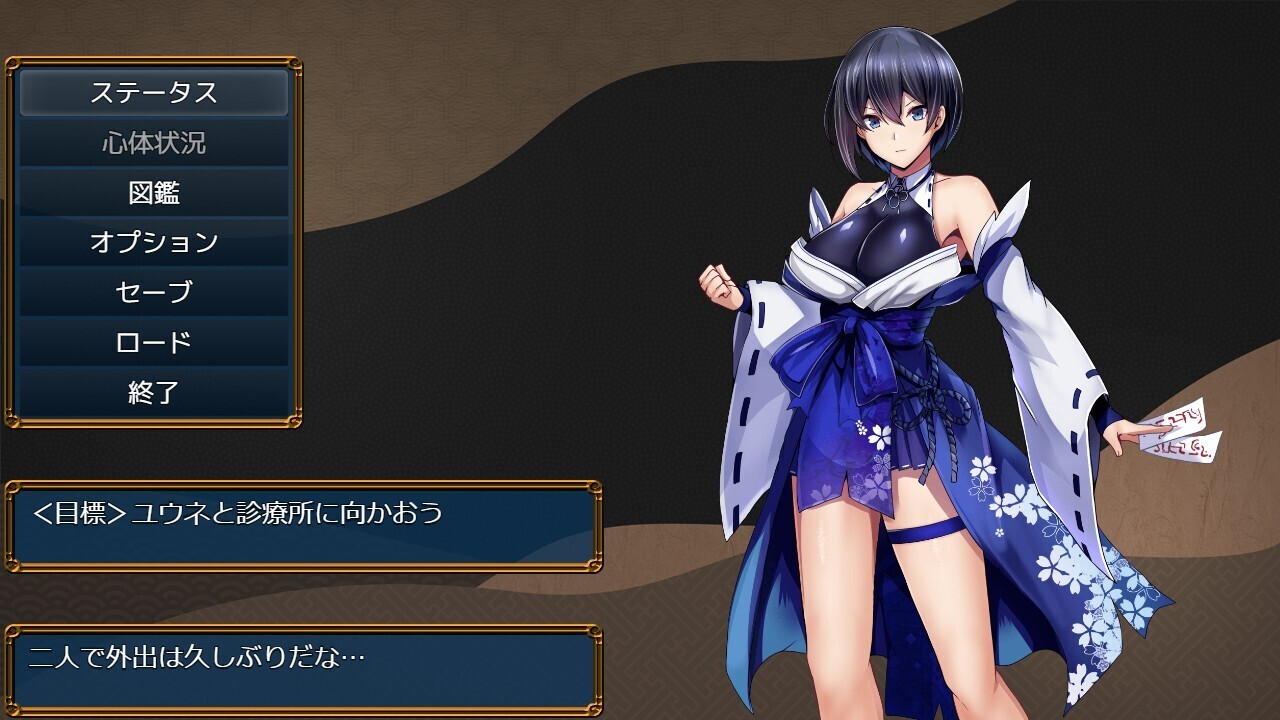Image resolution: width=1280 pixels, height=720 pixels.
Task: Open the セーブ save screen
Action: pos(154,293)
